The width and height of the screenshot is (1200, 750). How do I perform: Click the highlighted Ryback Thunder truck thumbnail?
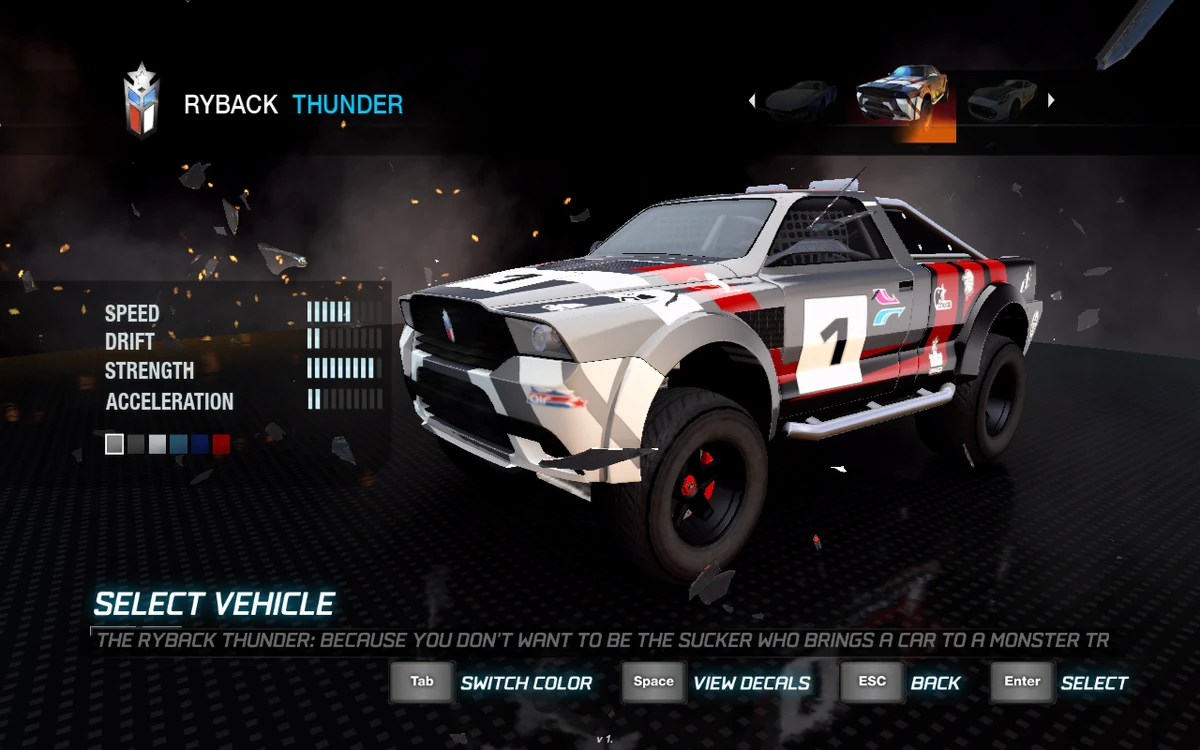[903, 100]
